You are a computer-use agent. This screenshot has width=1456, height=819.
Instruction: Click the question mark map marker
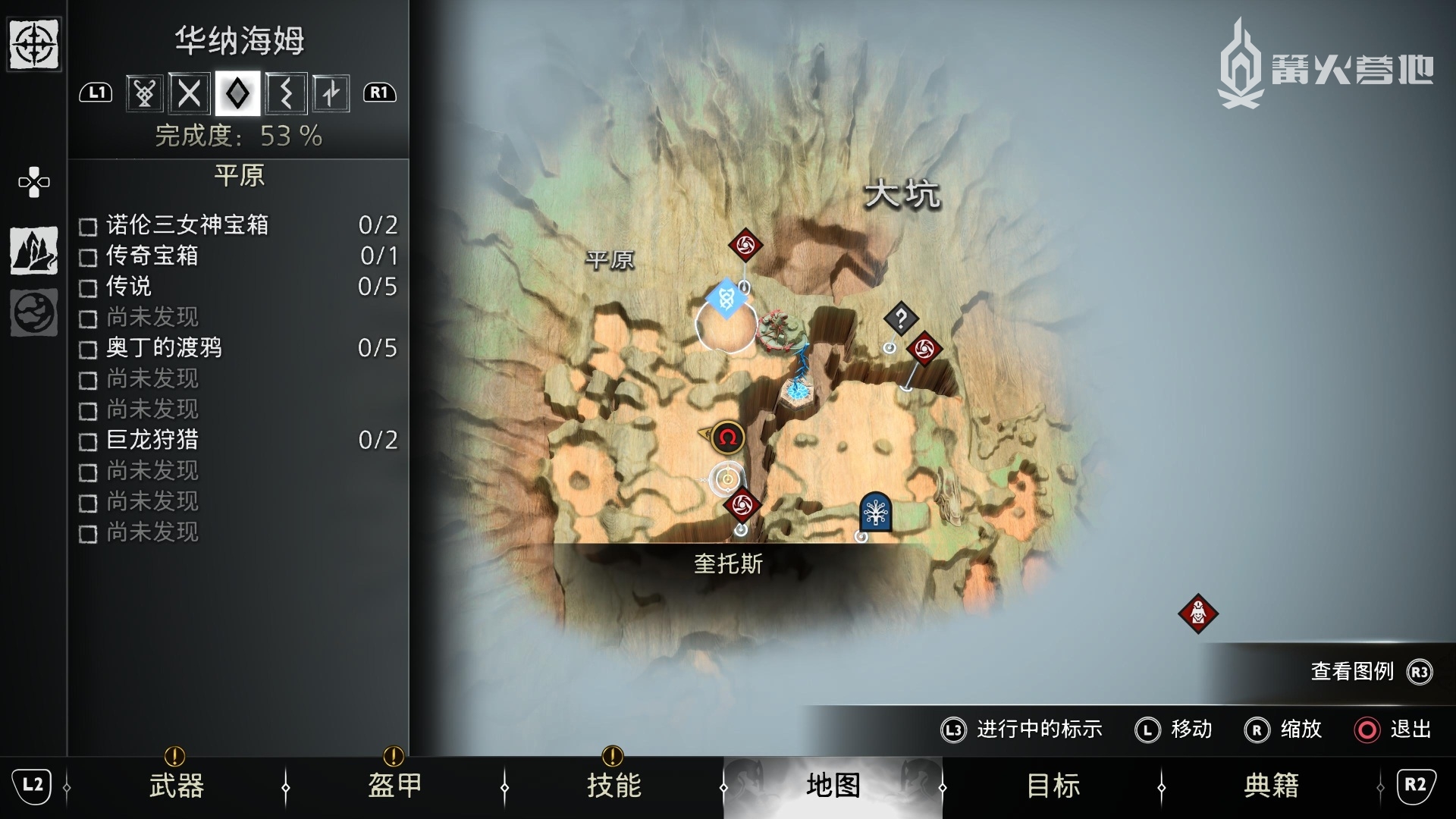click(901, 319)
